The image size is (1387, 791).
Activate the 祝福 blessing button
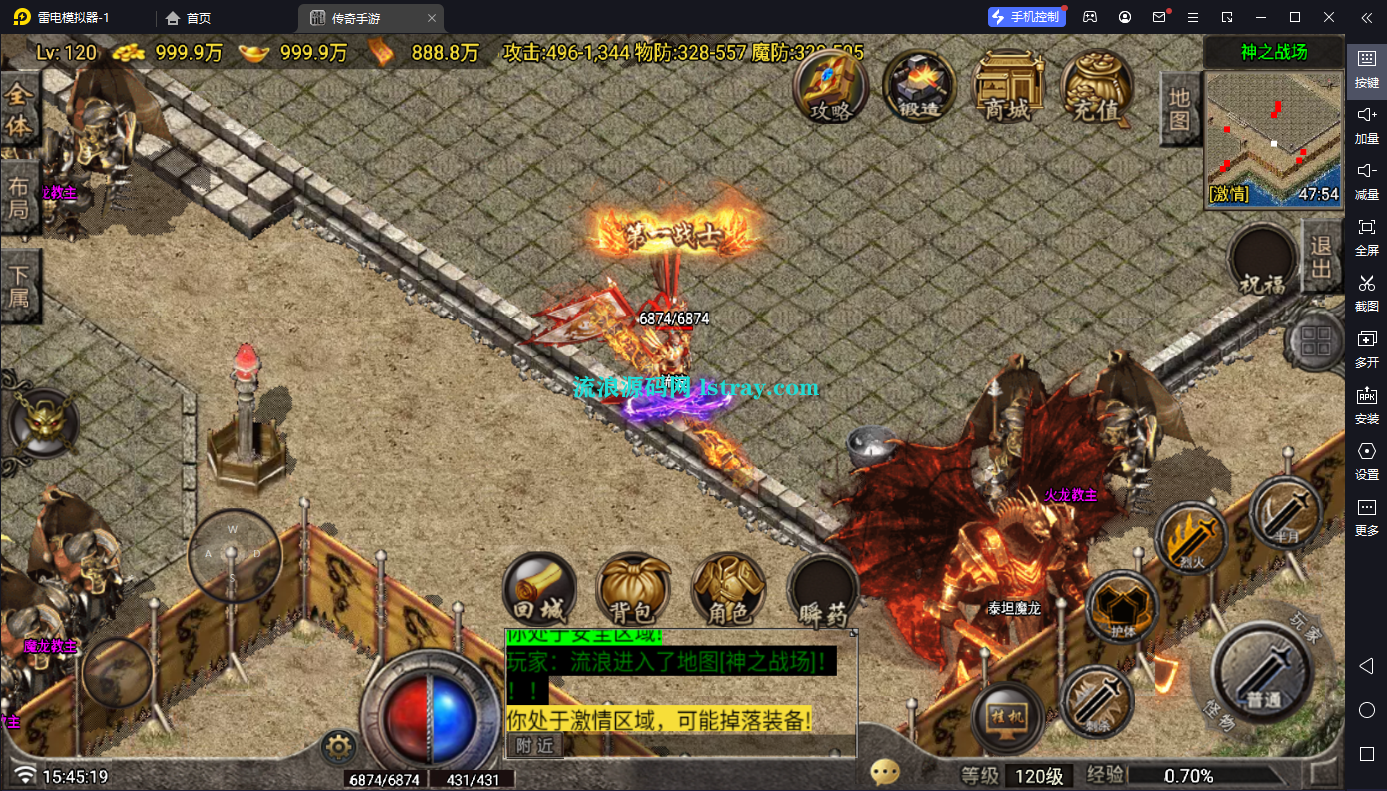click(x=1262, y=262)
